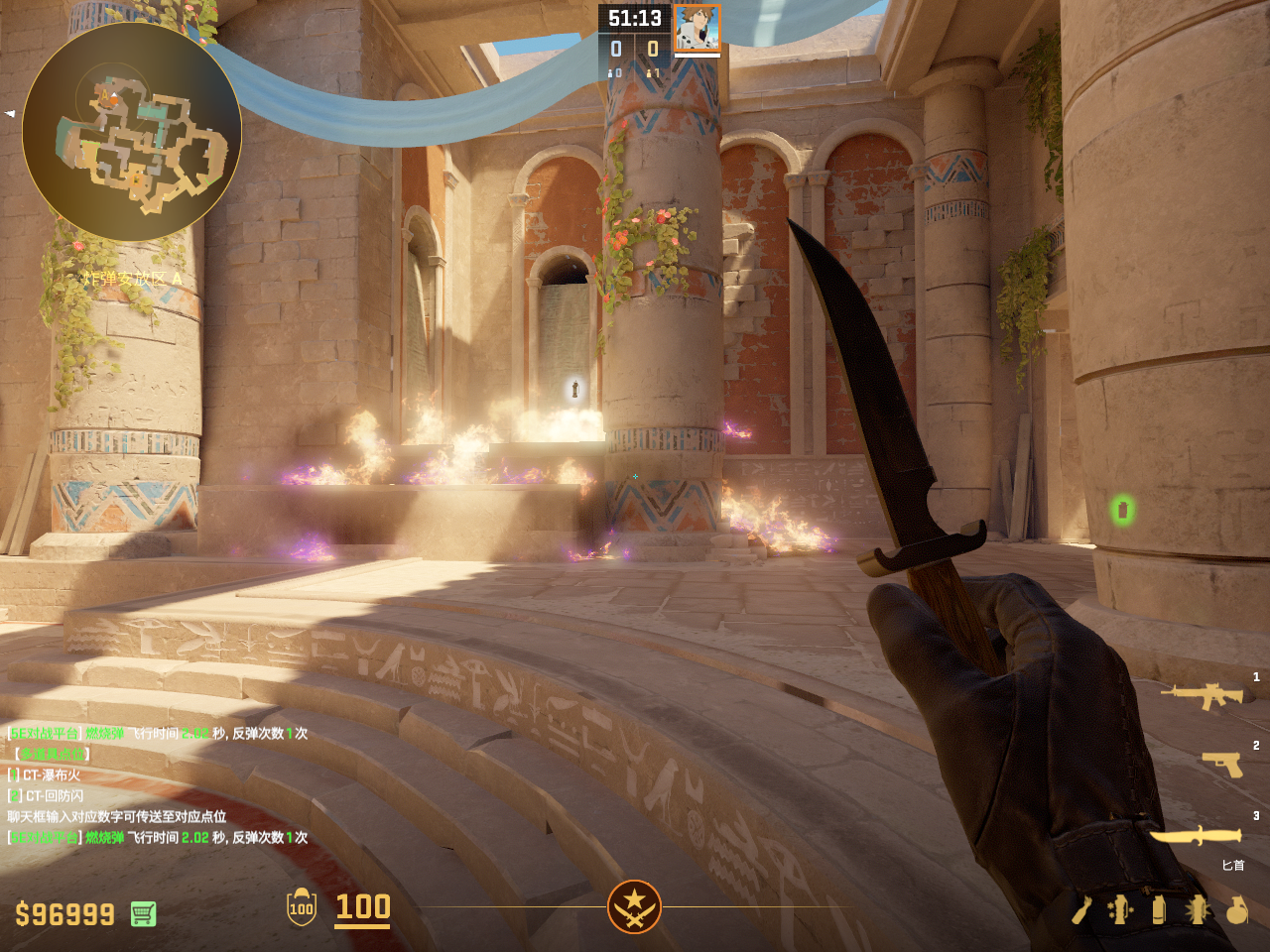Viewport: 1270px width, 952px height.
Task: Select the round HE grenade icon
Action: (1236, 909)
